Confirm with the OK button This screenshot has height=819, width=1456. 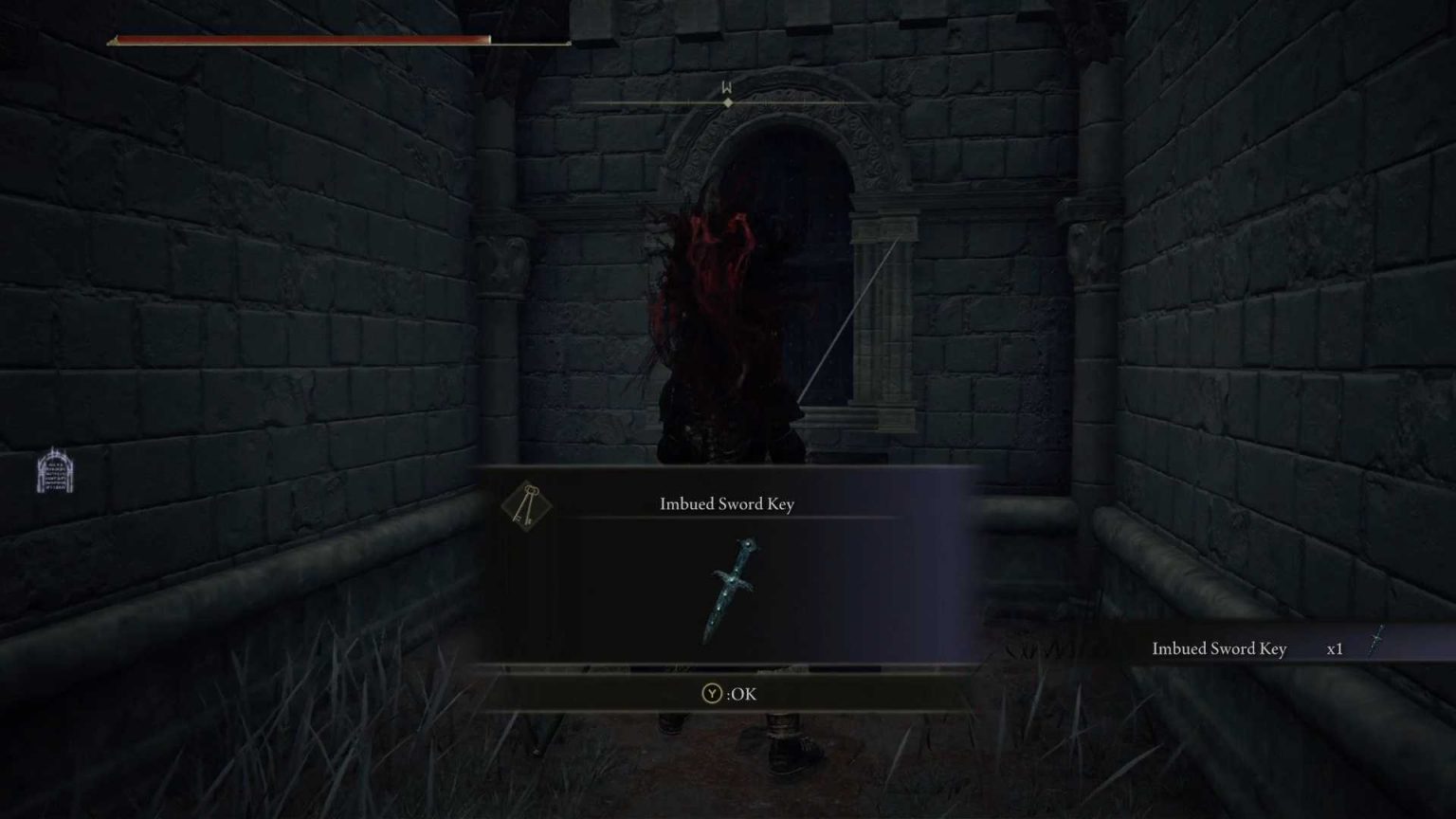pos(725,694)
